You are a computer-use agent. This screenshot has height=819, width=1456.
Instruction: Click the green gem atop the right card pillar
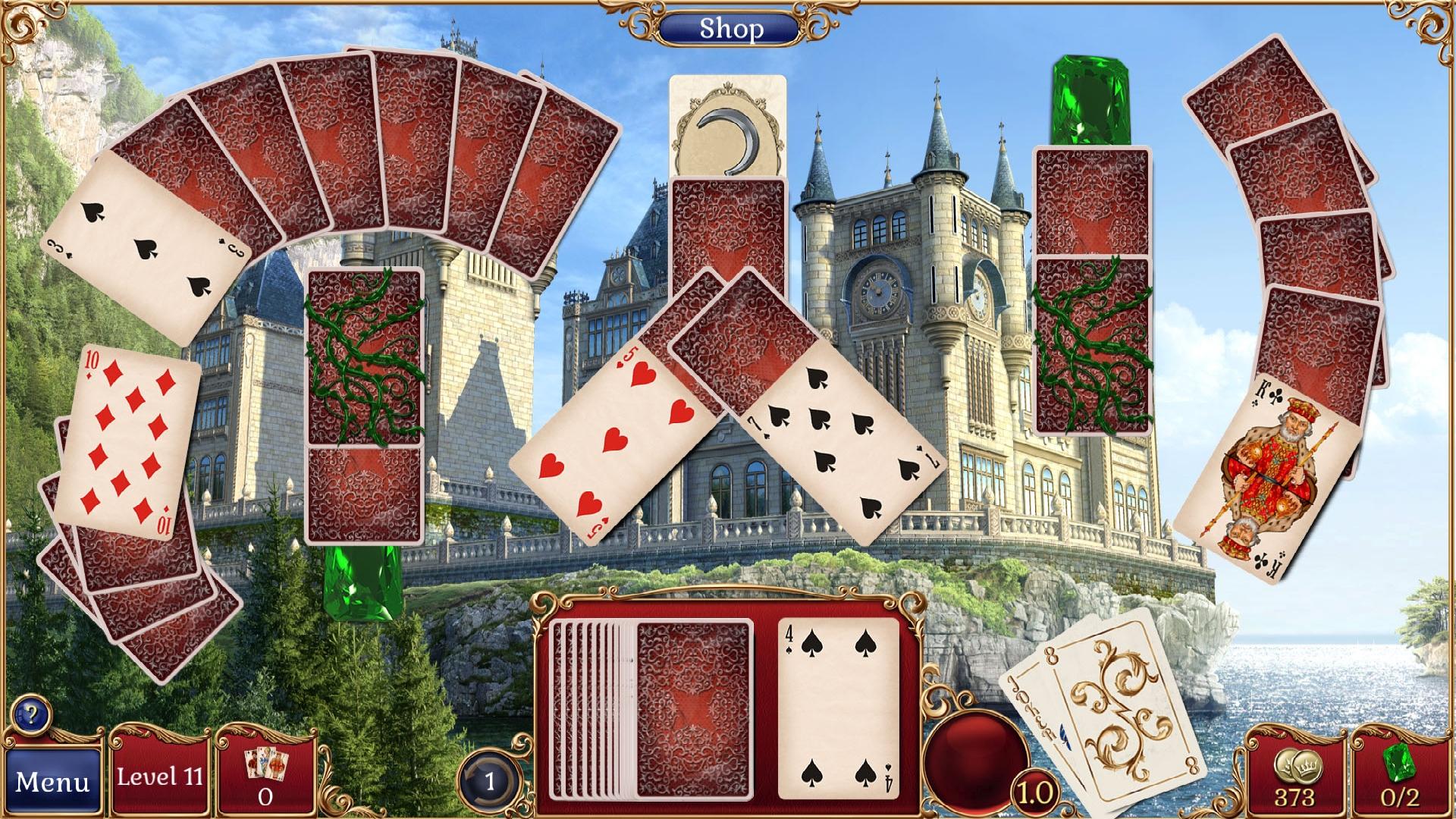click(1092, 99)
